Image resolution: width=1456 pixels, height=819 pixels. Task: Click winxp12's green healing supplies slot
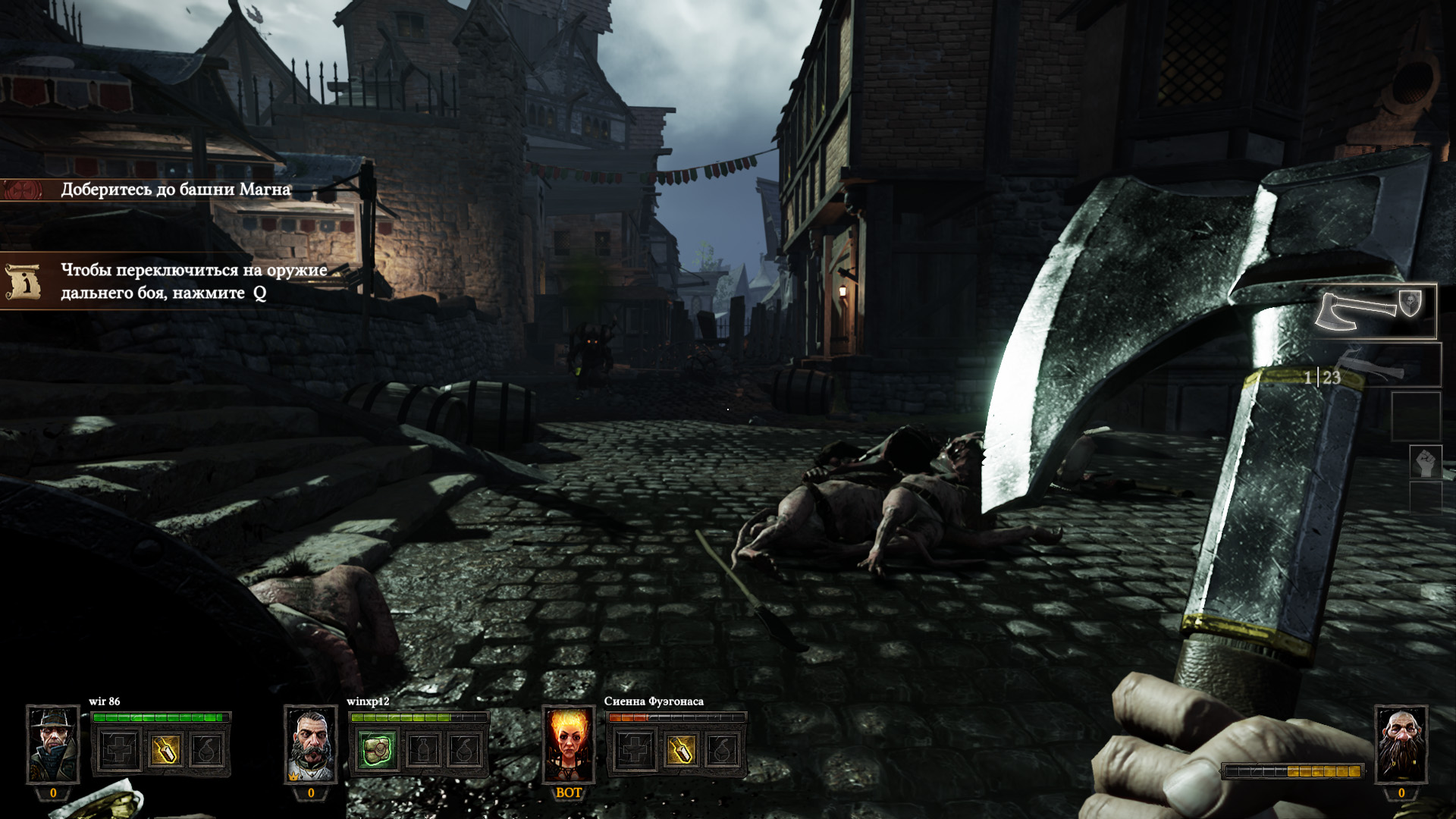(x=377, y=751)
